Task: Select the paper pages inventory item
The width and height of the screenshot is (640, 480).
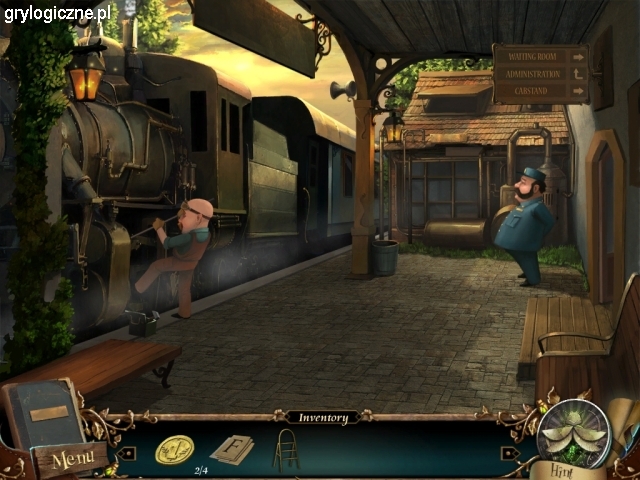Action: 231,449
